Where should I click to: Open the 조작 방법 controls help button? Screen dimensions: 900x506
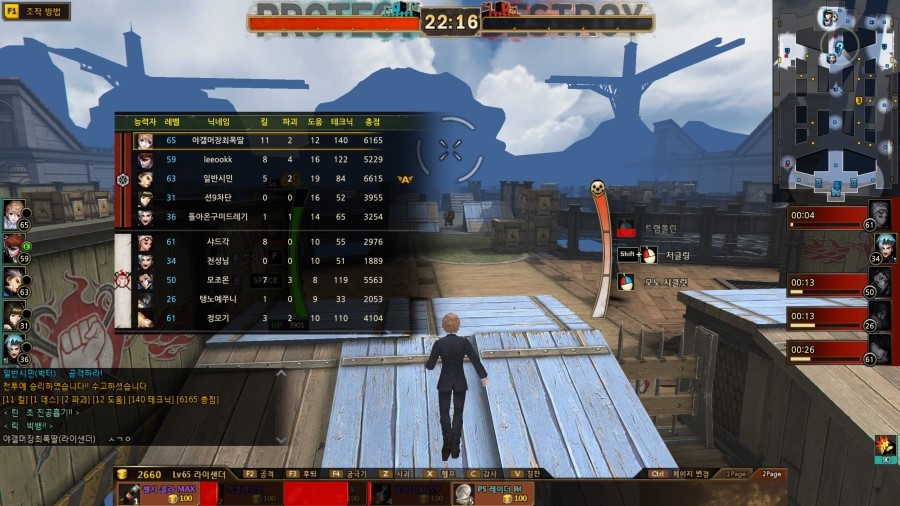pos(36,12)
